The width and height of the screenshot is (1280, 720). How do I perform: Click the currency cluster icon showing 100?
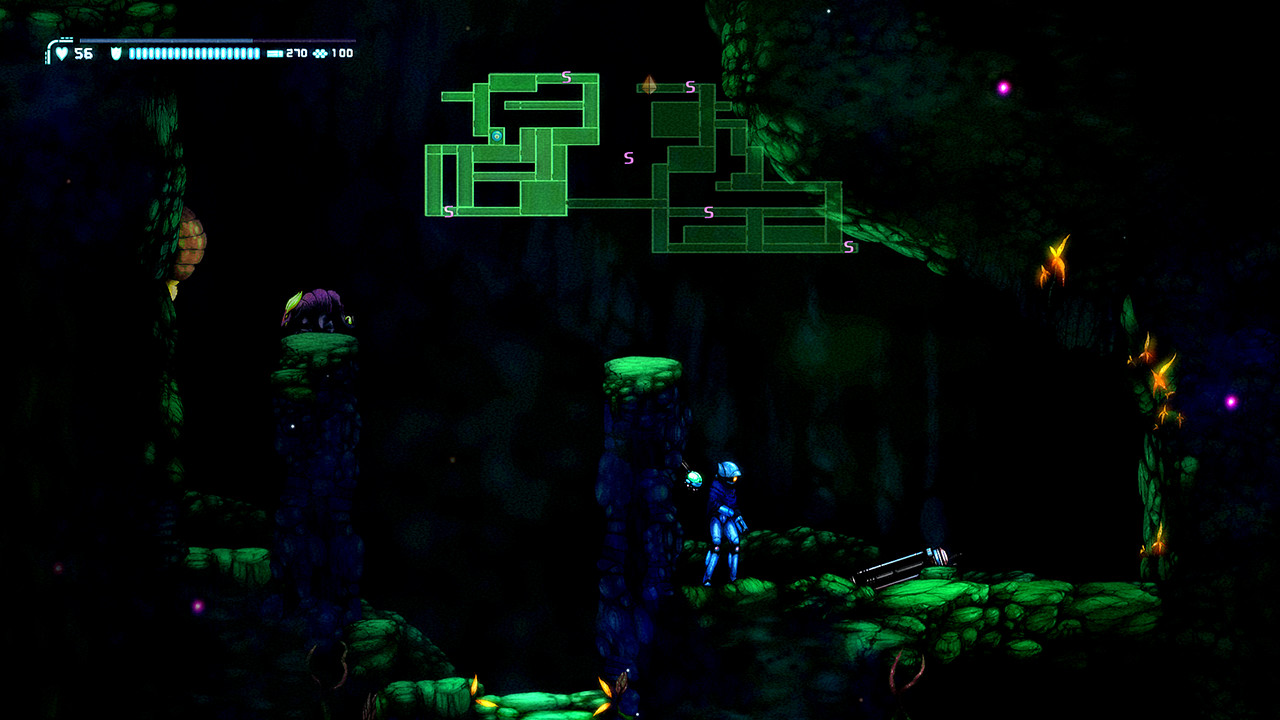322,53
